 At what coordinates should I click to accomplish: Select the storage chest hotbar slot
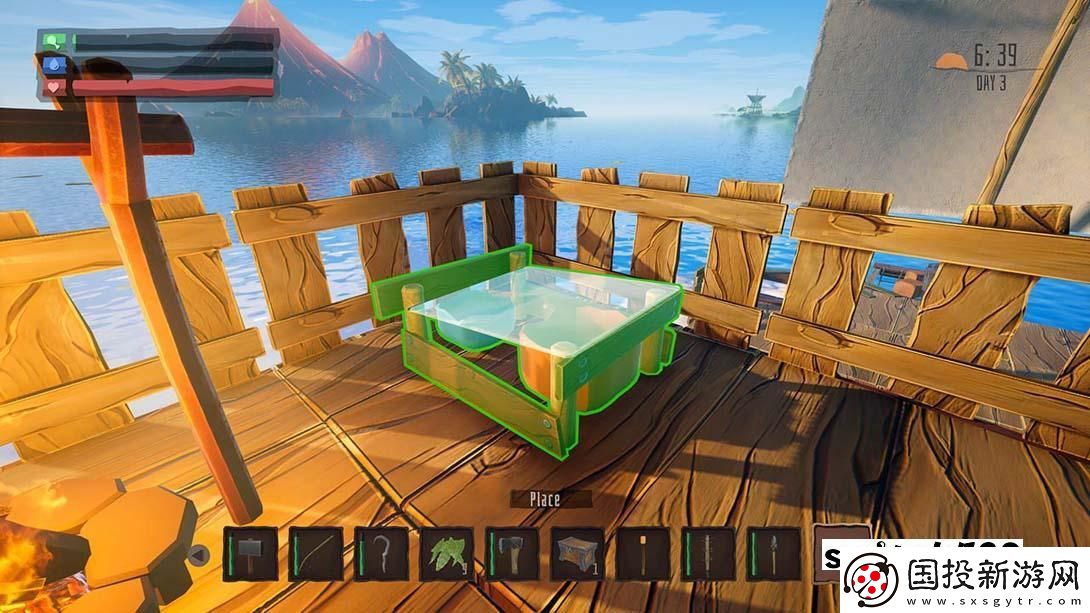(x=578, y=553)
